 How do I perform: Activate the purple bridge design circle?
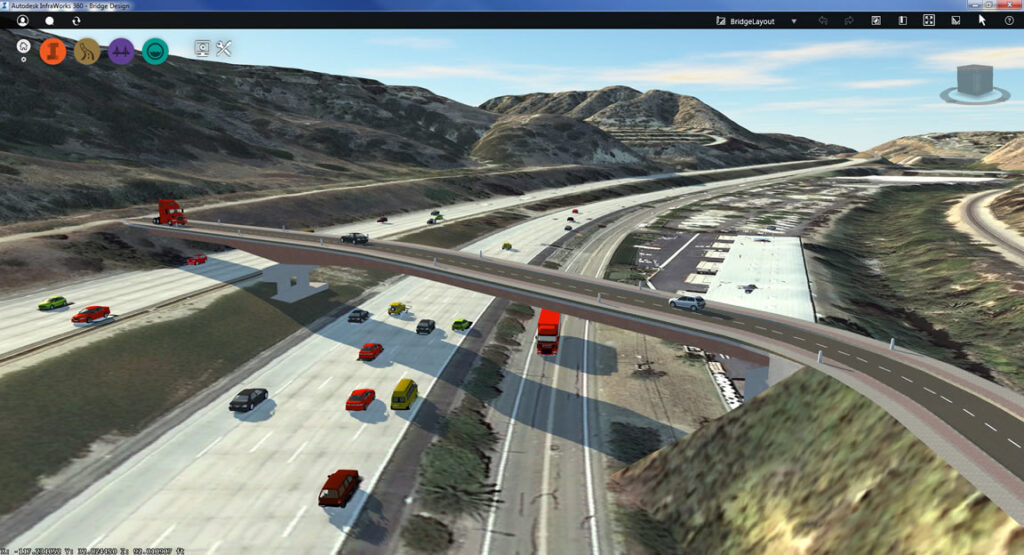121,51
